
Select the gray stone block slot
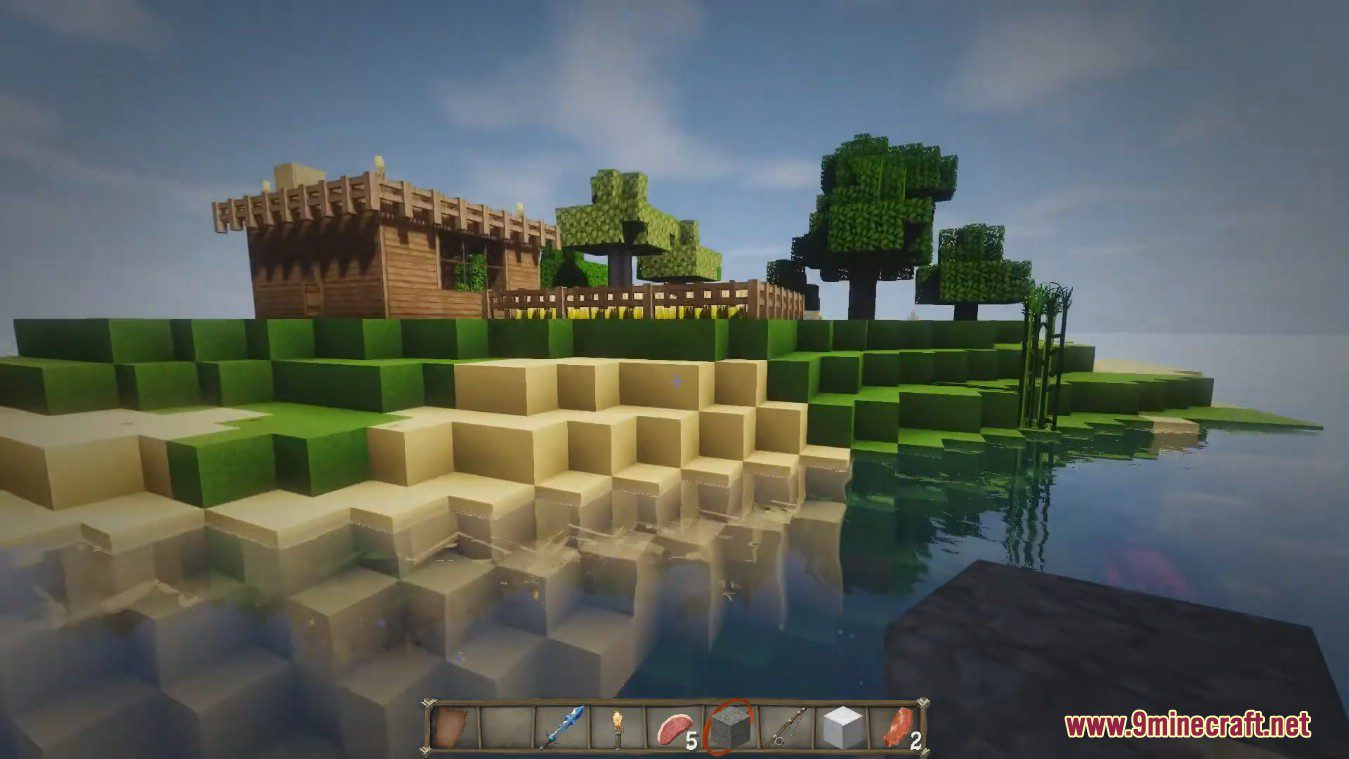[x=727, y=728]
